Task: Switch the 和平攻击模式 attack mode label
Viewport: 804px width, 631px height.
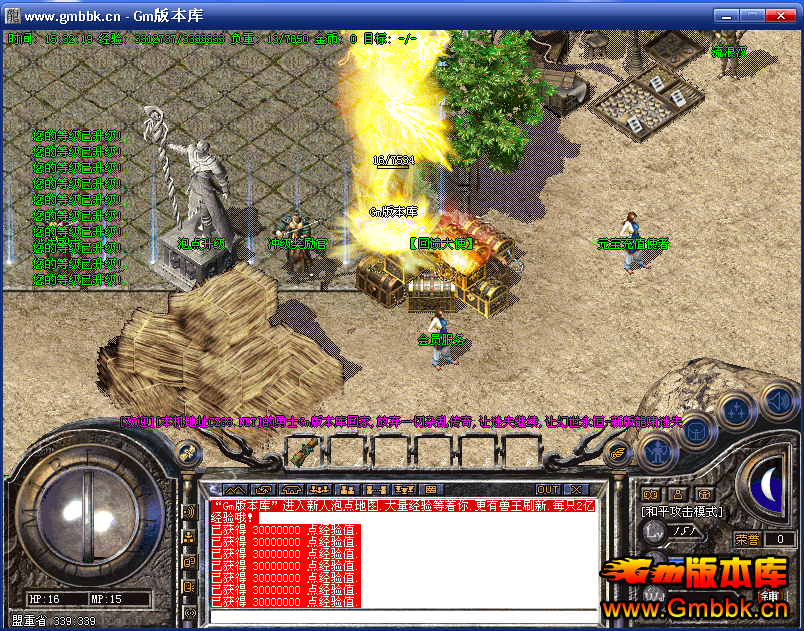Action: pyautogui.click(x=680, y=511)
